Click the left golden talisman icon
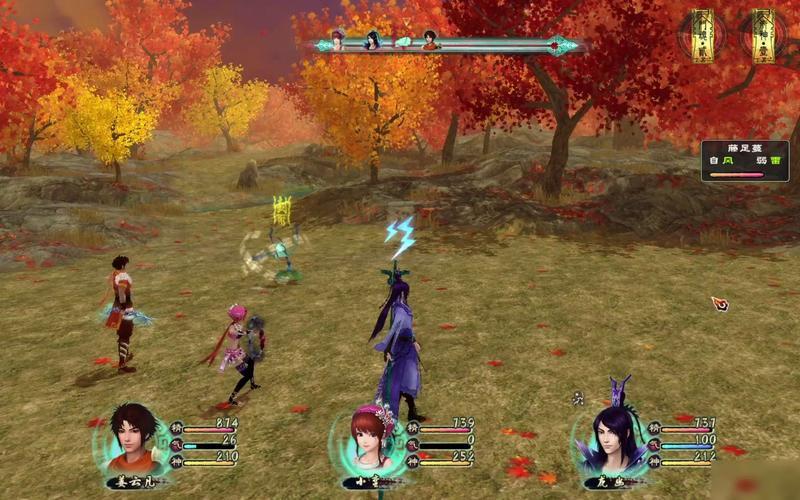This screenshot has width=800, height=500. (x=703, y=36)
